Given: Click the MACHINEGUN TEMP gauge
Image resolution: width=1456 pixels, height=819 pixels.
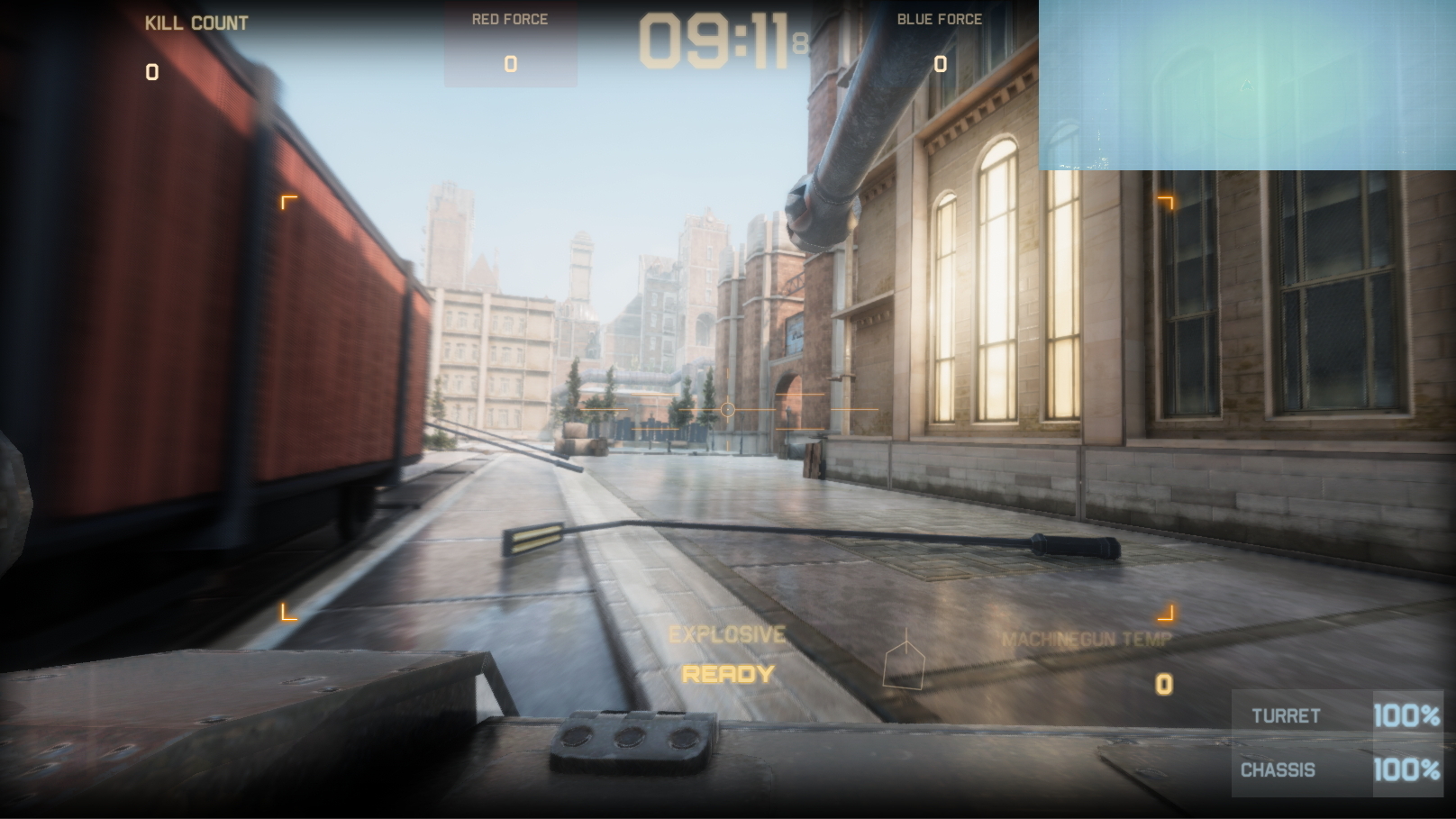Looking at the screenshot, I should tap(1086, 640).
